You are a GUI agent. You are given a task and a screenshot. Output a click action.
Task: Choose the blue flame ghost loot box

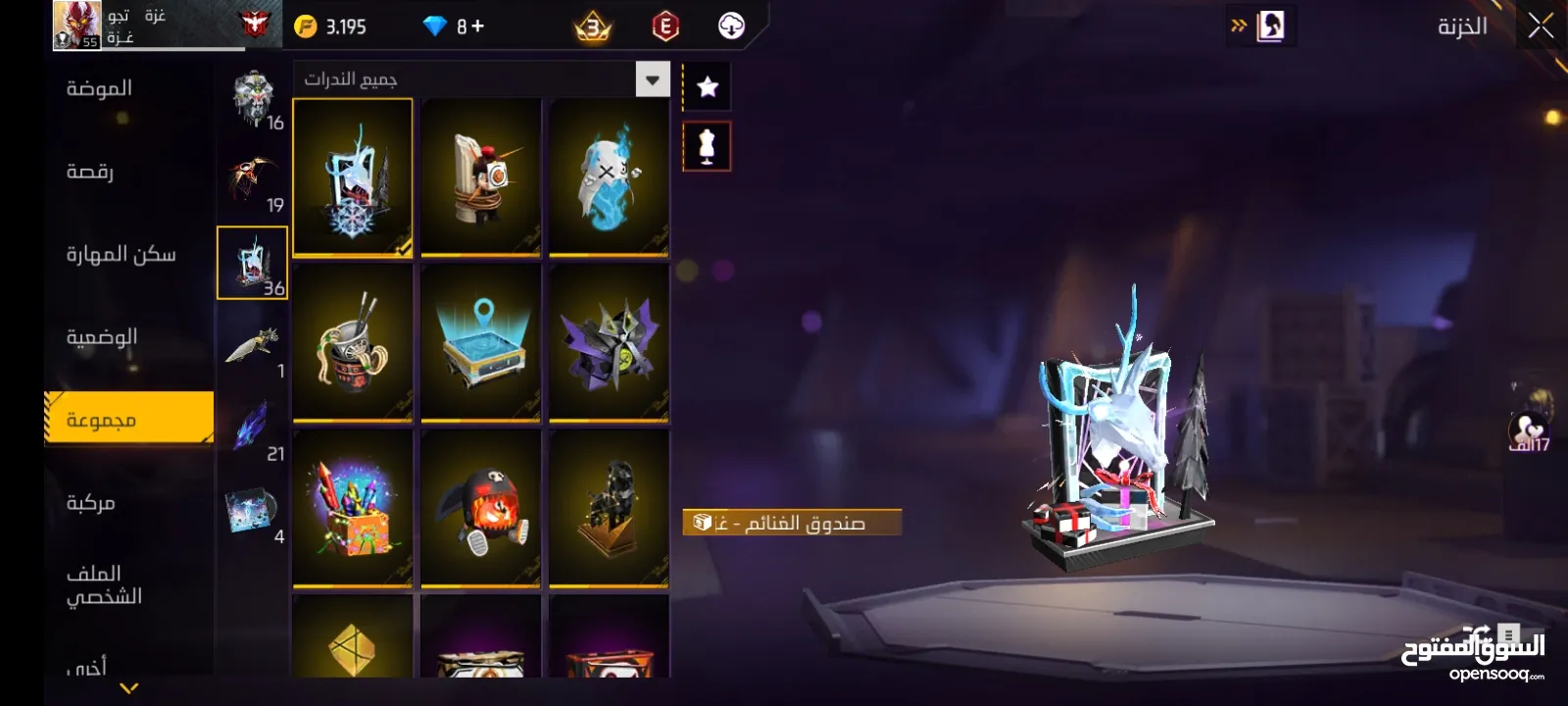[x=609, y=177]
